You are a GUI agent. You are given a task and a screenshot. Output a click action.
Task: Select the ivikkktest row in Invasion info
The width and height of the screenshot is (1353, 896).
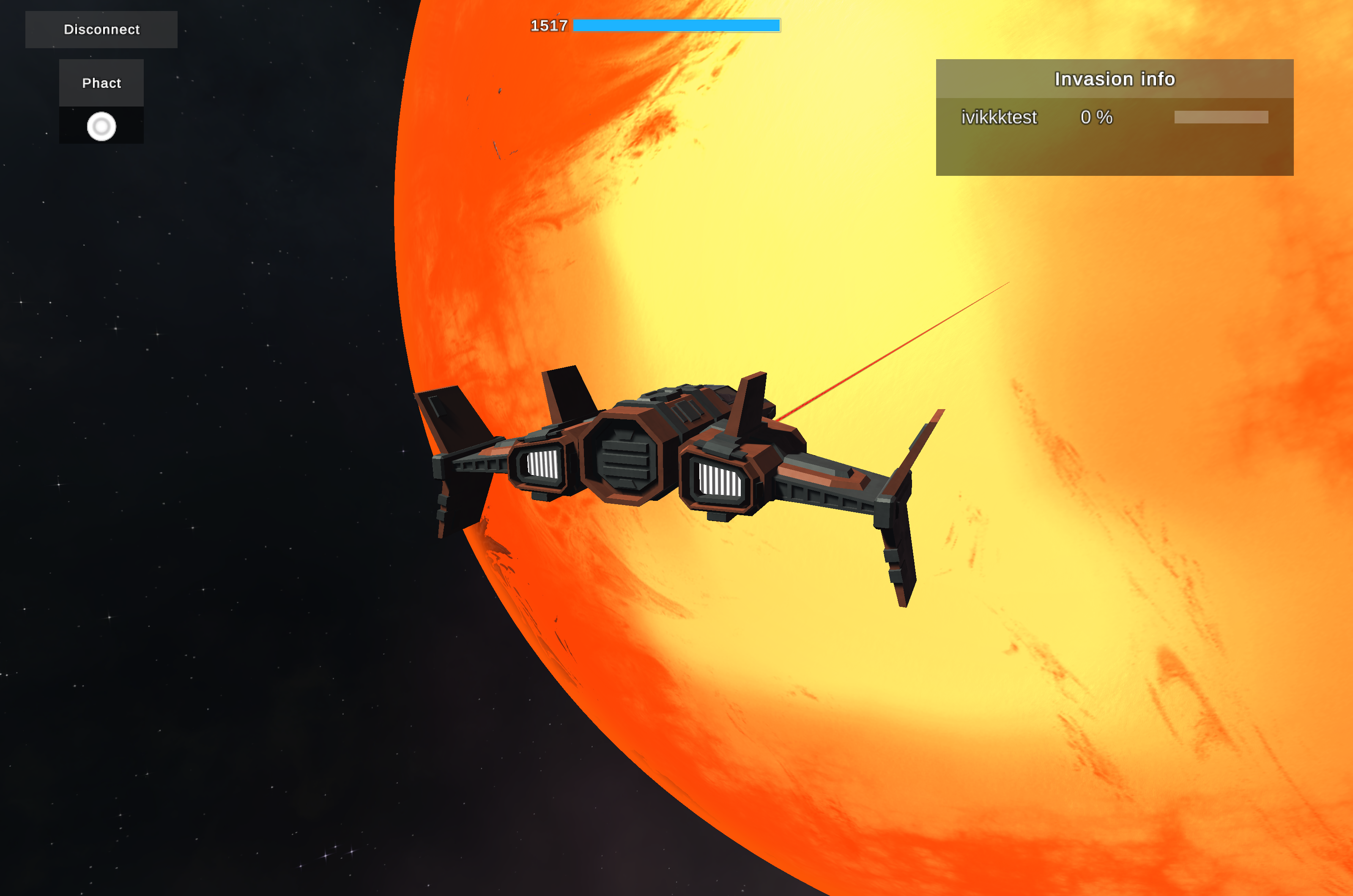tap(1114, 117)
